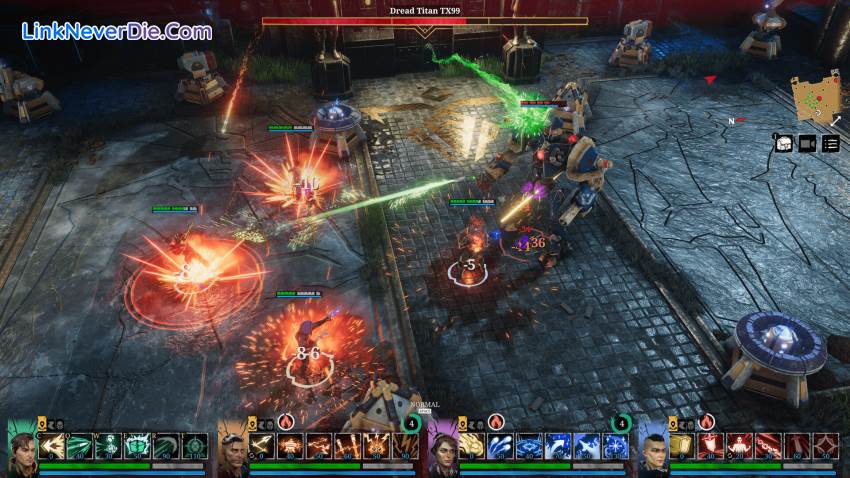This screenshot has height=478, width=850.
Task: Use the green sickle slash ability
Action: 167,446
